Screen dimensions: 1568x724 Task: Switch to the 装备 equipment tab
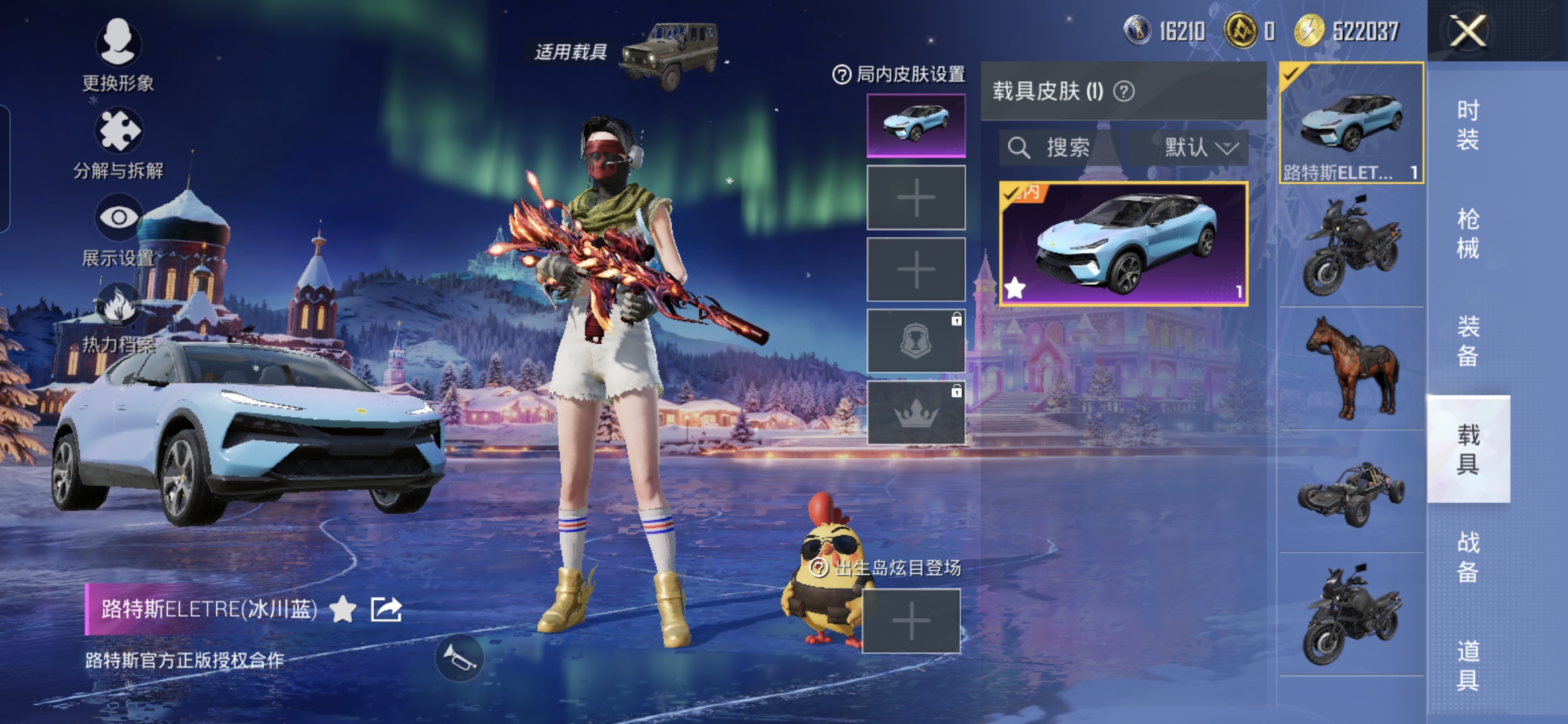(1467, 341)
